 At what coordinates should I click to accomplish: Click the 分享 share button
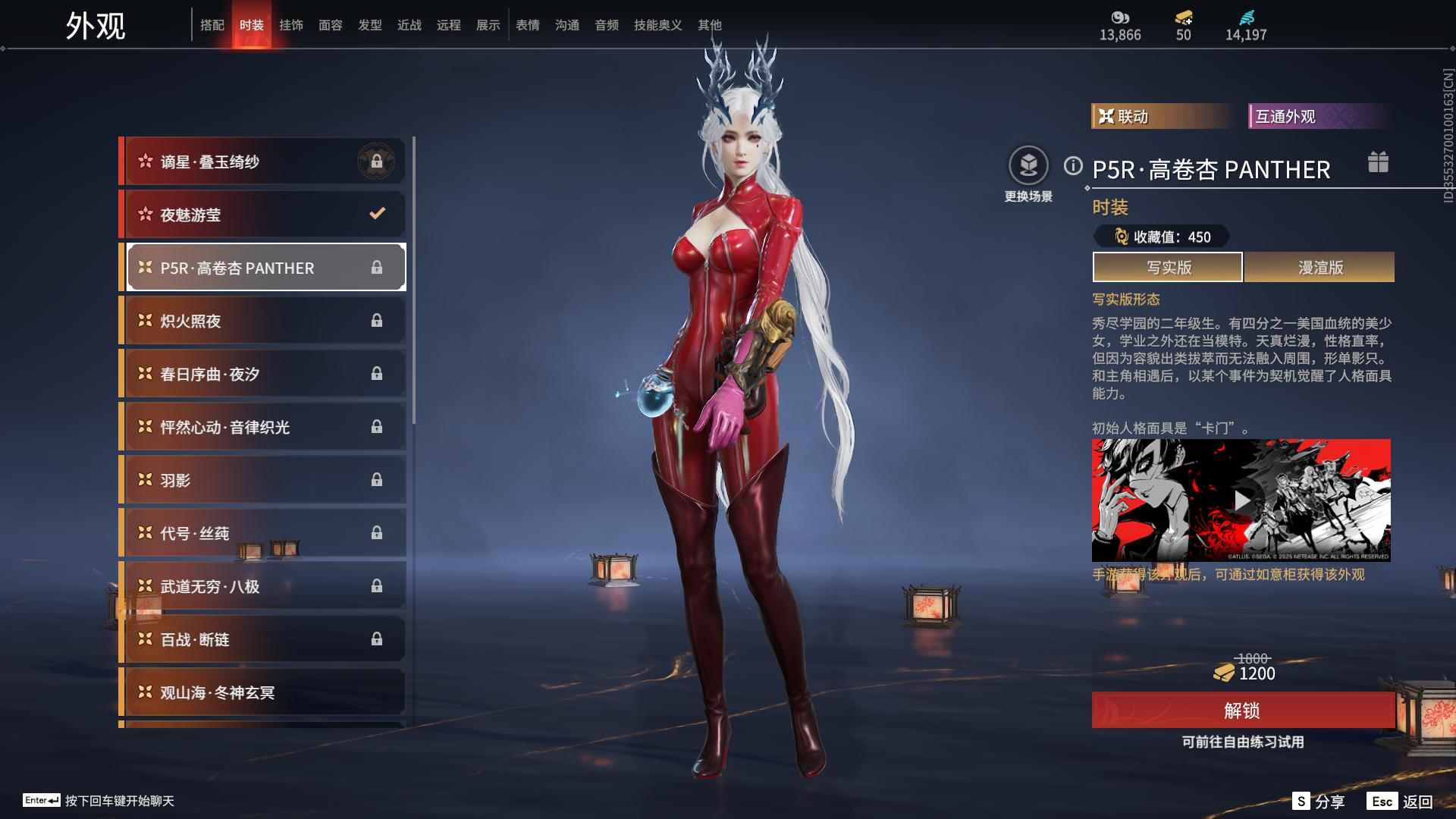pos(1319,802)
